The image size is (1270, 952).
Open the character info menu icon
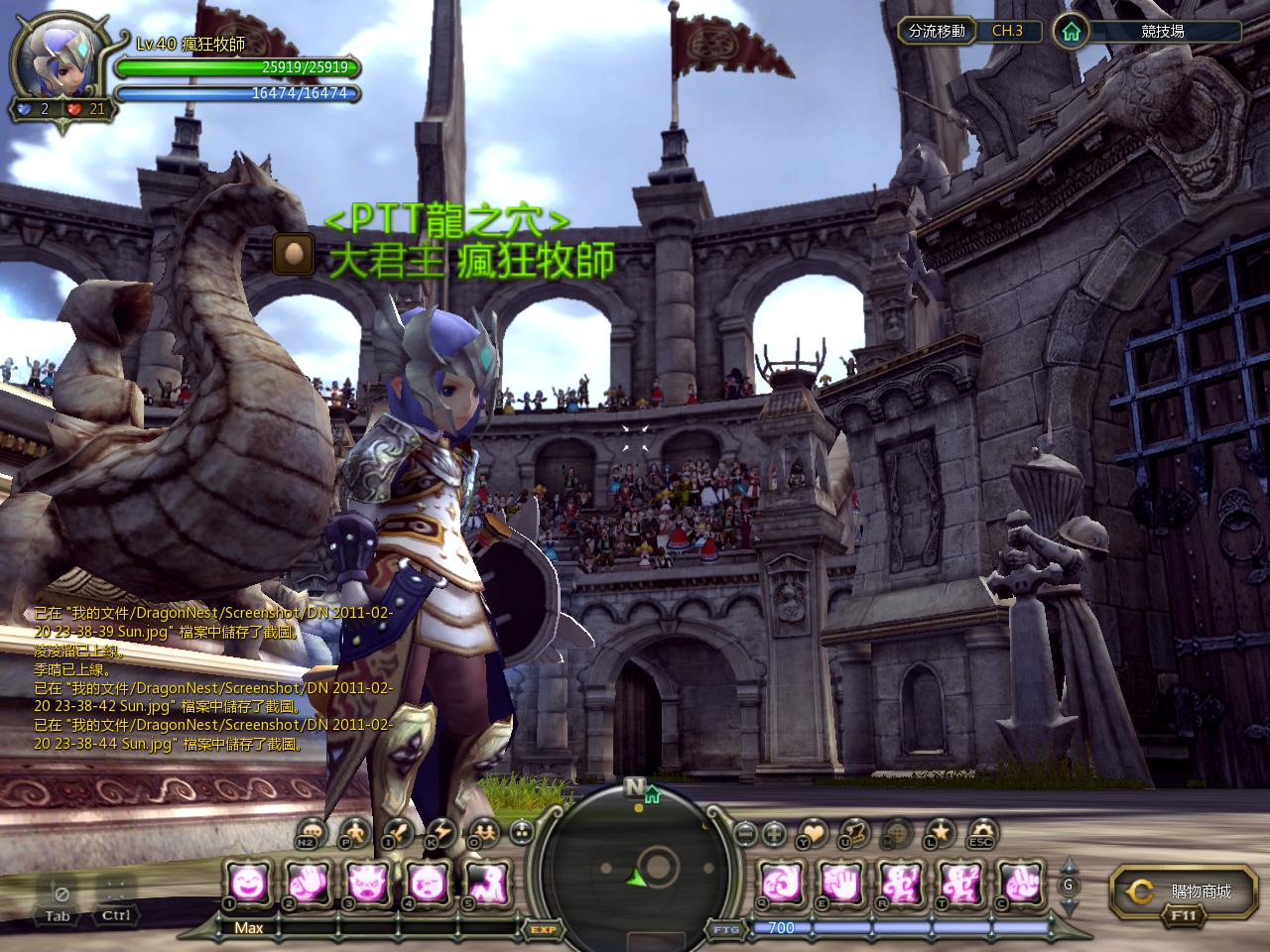pos(353,831)
